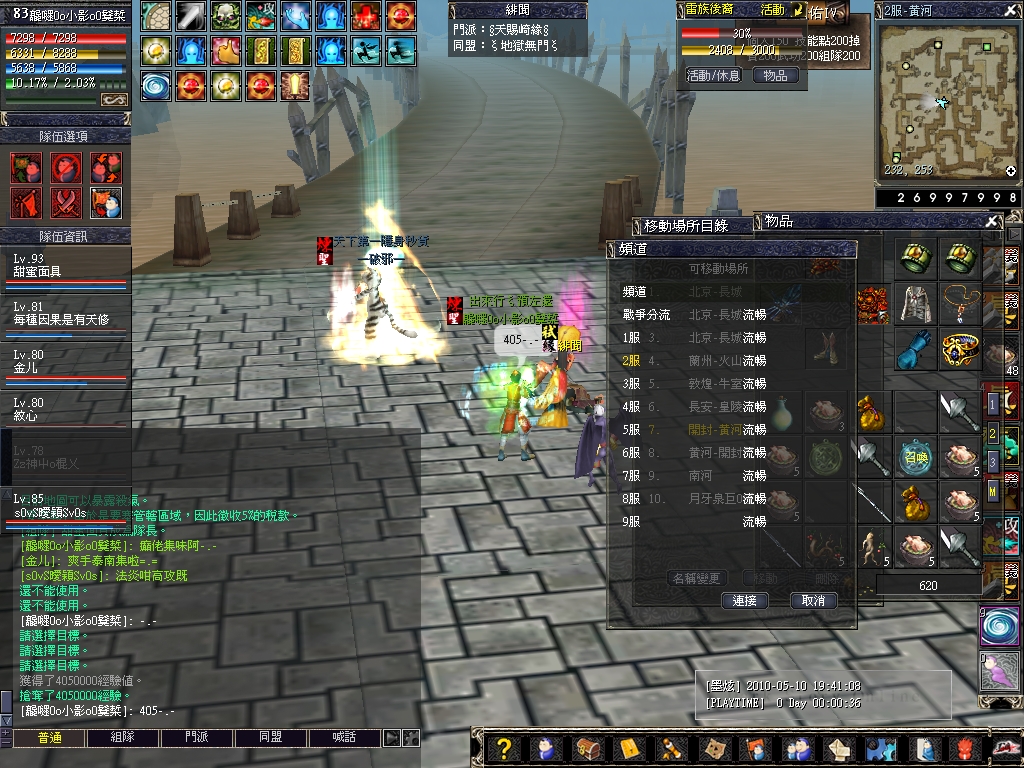
Task: Cancel the channel dialog with 取消
Action: point(813,601)
